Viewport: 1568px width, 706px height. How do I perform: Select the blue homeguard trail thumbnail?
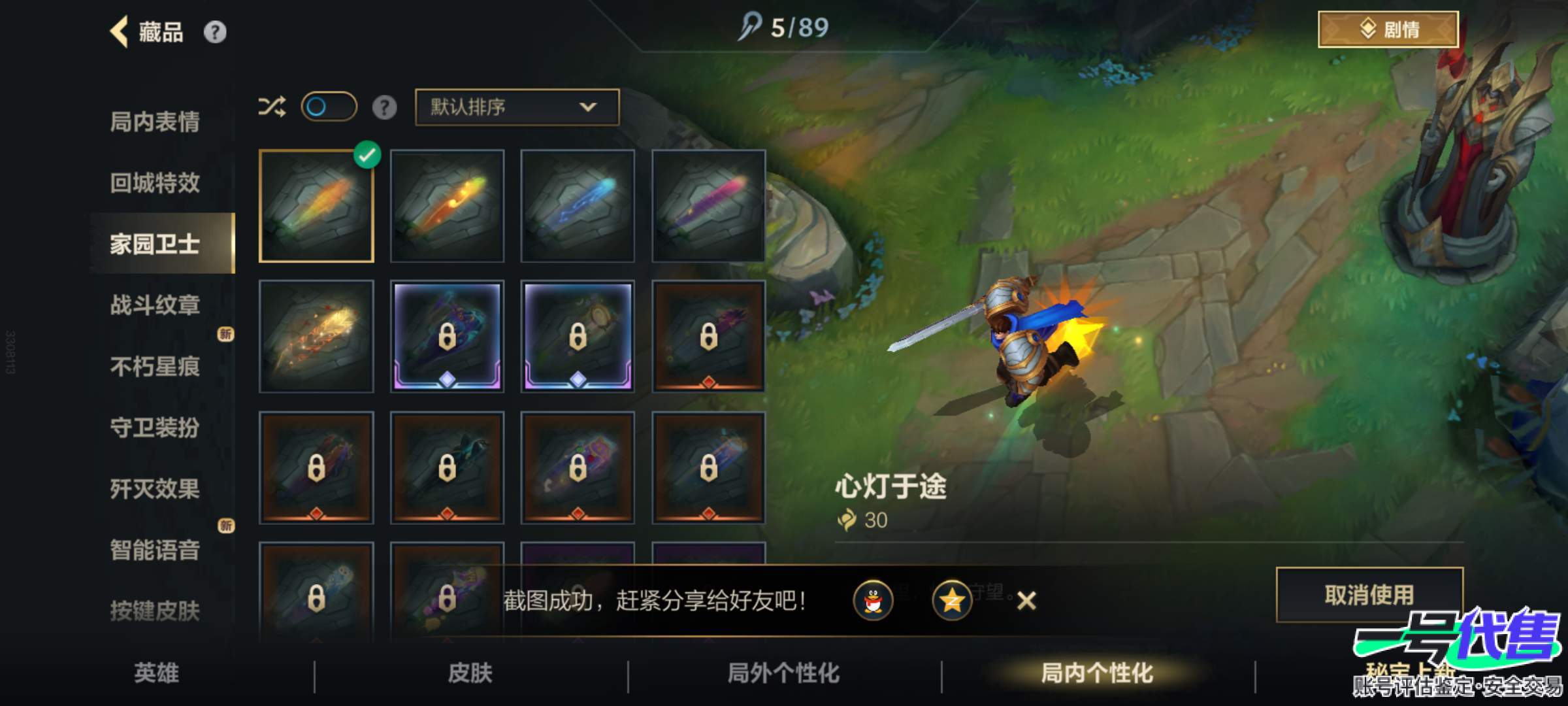tap(578, 206)
